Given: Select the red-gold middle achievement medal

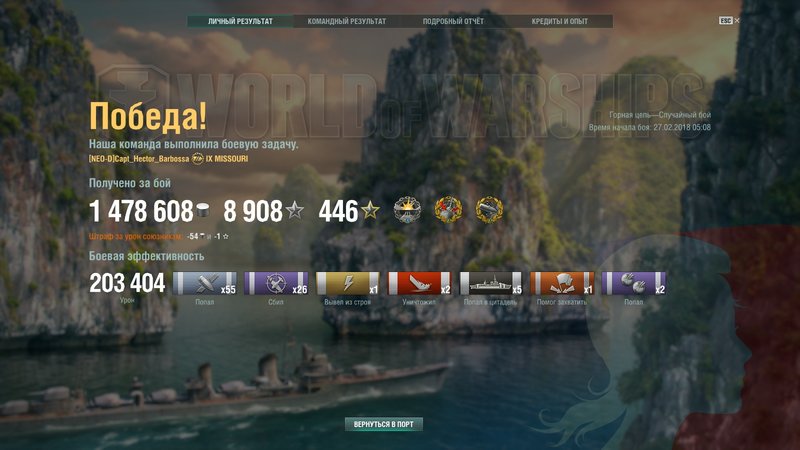Looking at the screenshot, I should click(450, 209).
